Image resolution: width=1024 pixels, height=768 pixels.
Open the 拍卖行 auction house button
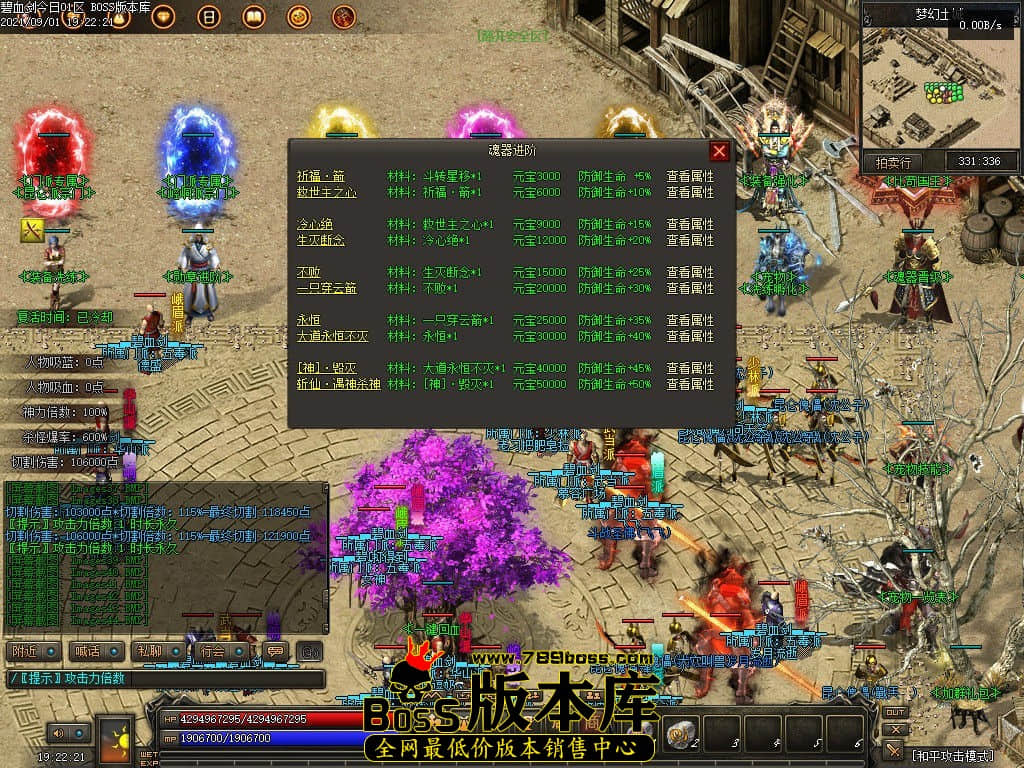click(893, 162)
